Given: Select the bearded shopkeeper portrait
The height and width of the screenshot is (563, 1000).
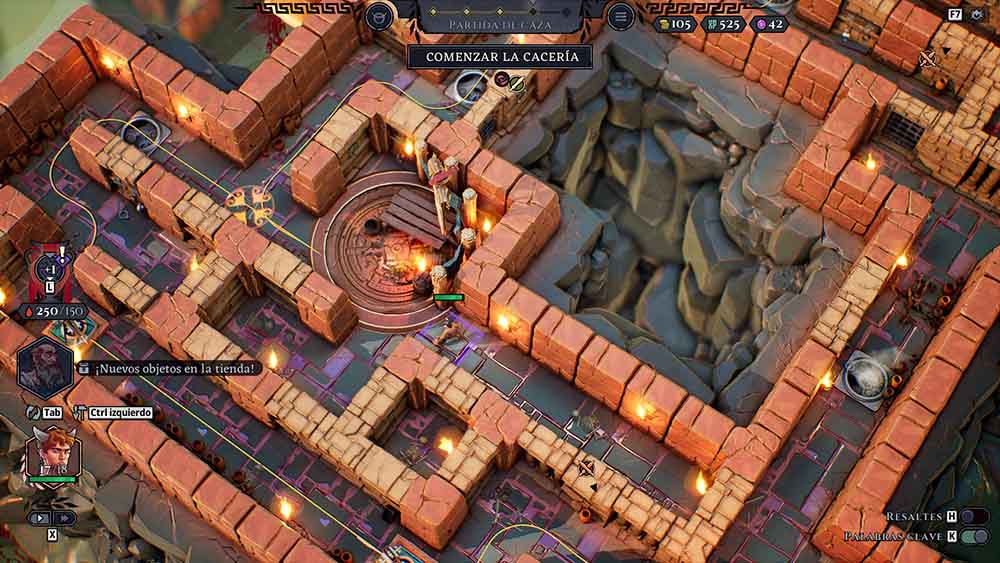Looking at the screenshot, I should pos(42,364).
